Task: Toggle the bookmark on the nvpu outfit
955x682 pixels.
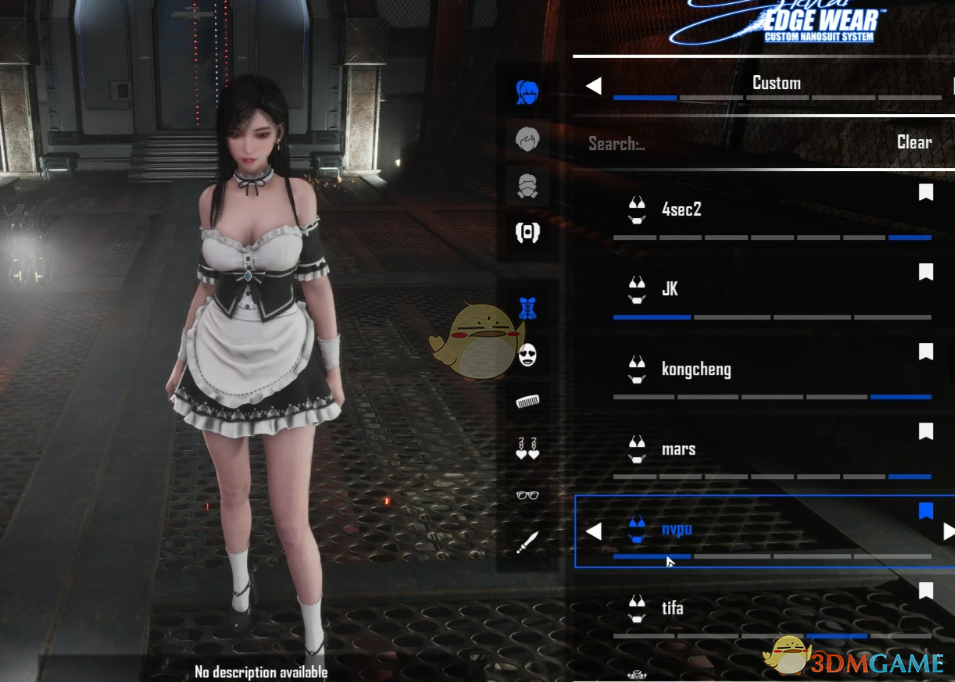Action: click(926, 511)
